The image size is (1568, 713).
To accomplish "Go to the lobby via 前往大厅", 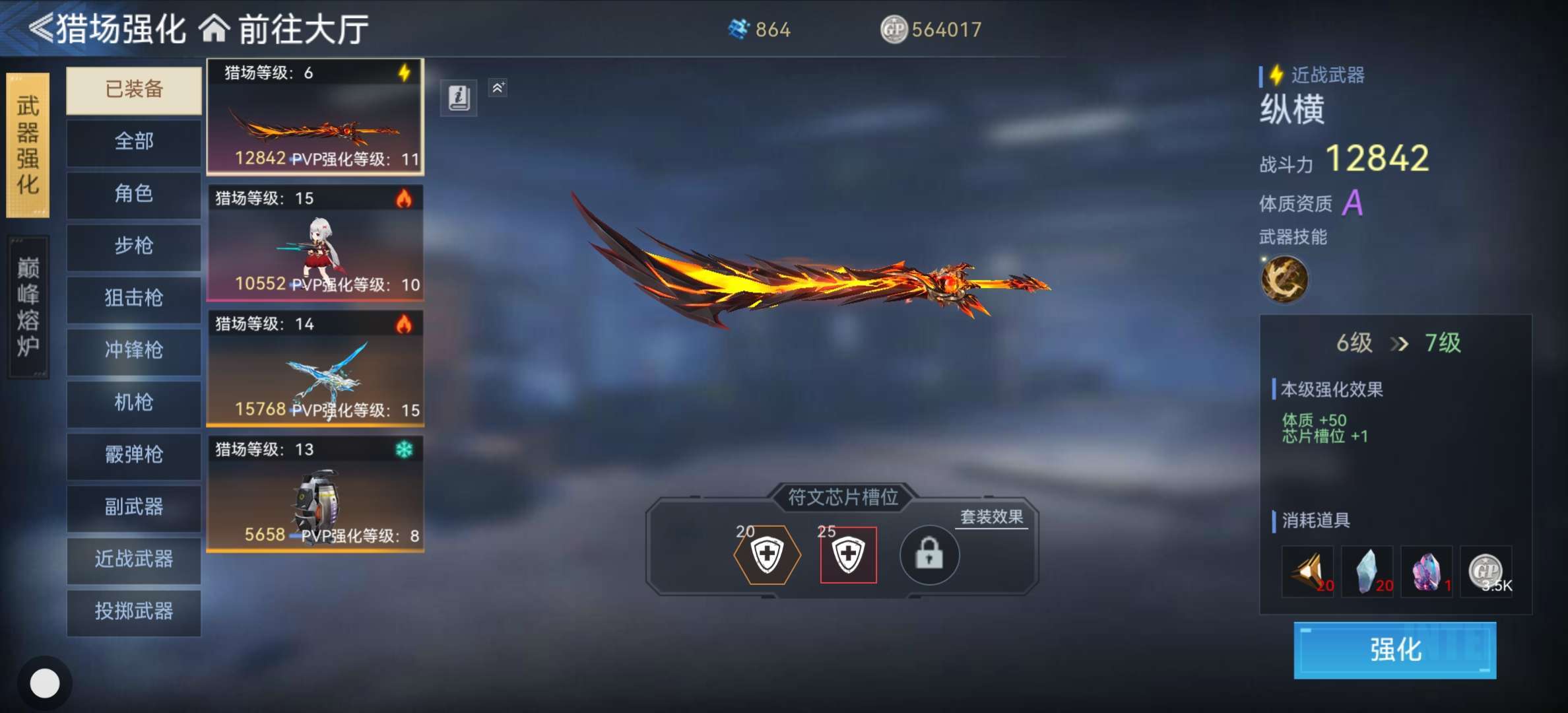I will (285, 29).
